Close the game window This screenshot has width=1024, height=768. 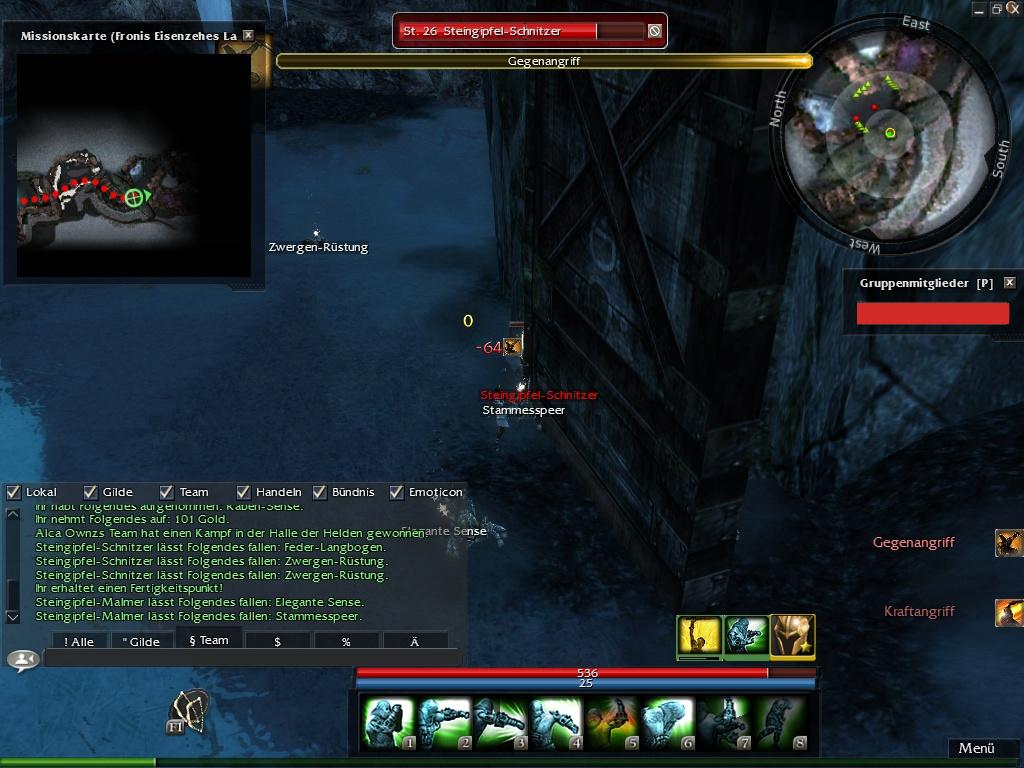(1014, 9)
